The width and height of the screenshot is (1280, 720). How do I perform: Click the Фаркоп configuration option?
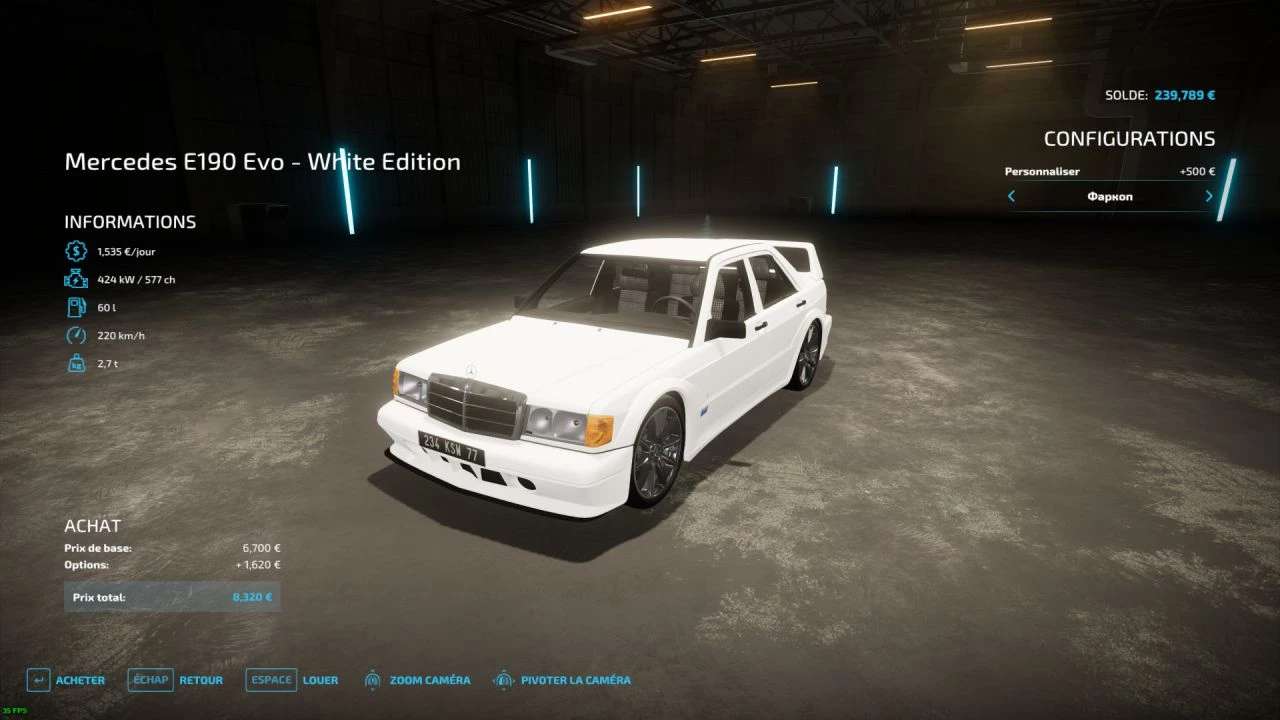[x=1110, y=197]
